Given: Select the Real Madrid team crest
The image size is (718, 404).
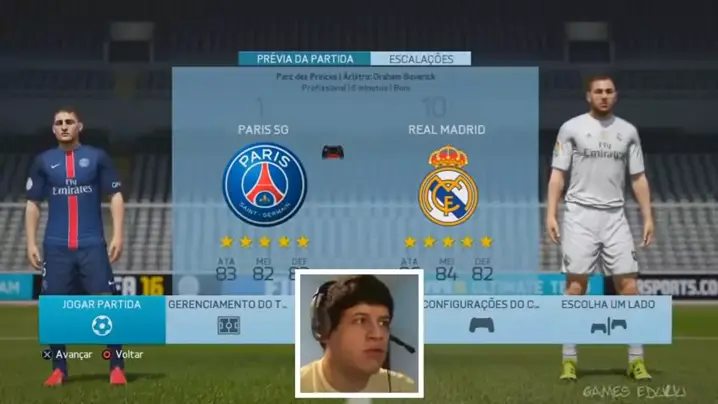Looking at the screenshot, I should (x=447, y=186).
